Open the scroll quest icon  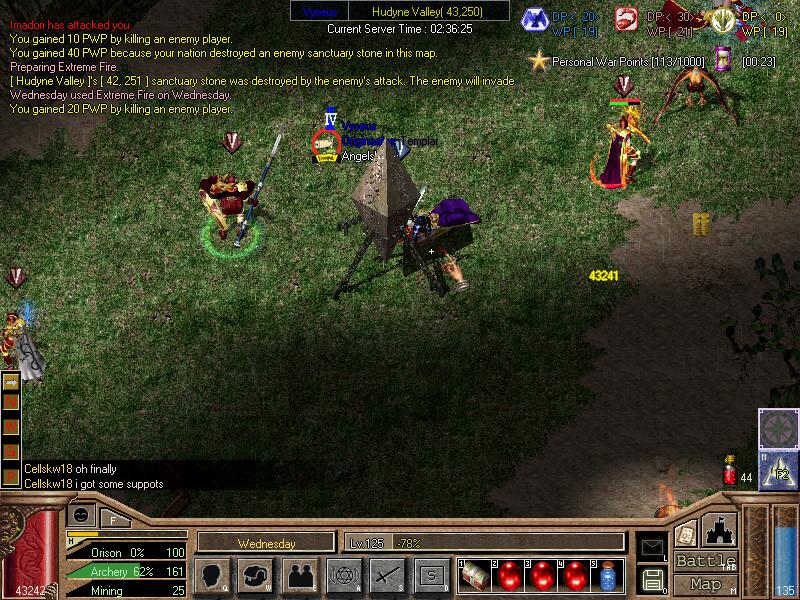tap(687, 534)
